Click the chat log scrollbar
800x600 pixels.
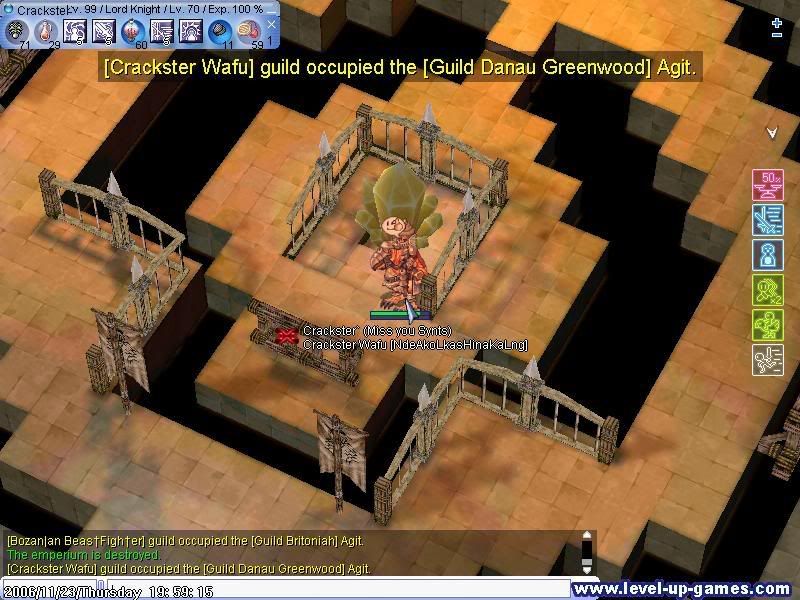click(x=587, y=552)
